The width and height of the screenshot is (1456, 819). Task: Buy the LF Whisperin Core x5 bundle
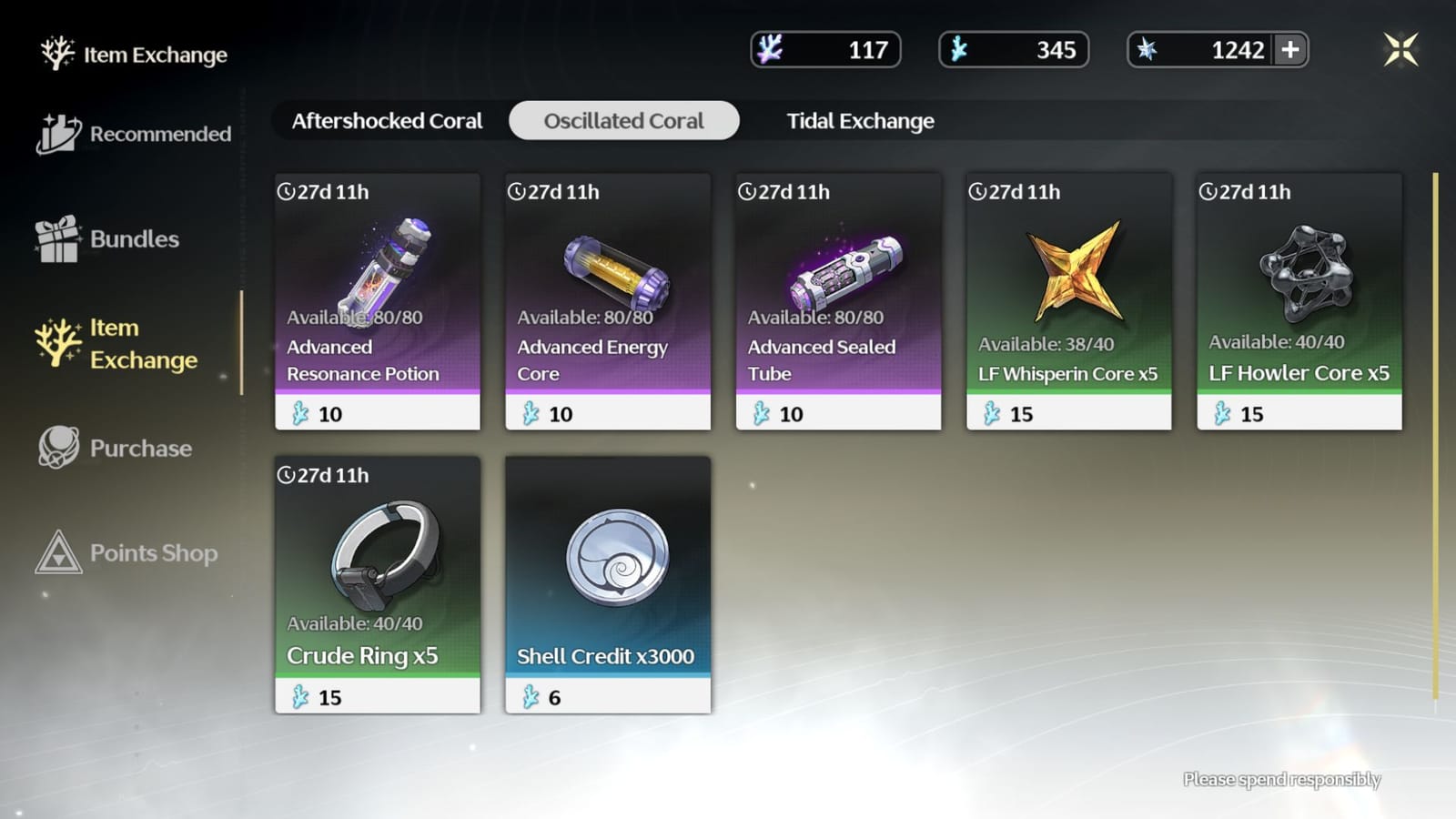click(1068, 300)
